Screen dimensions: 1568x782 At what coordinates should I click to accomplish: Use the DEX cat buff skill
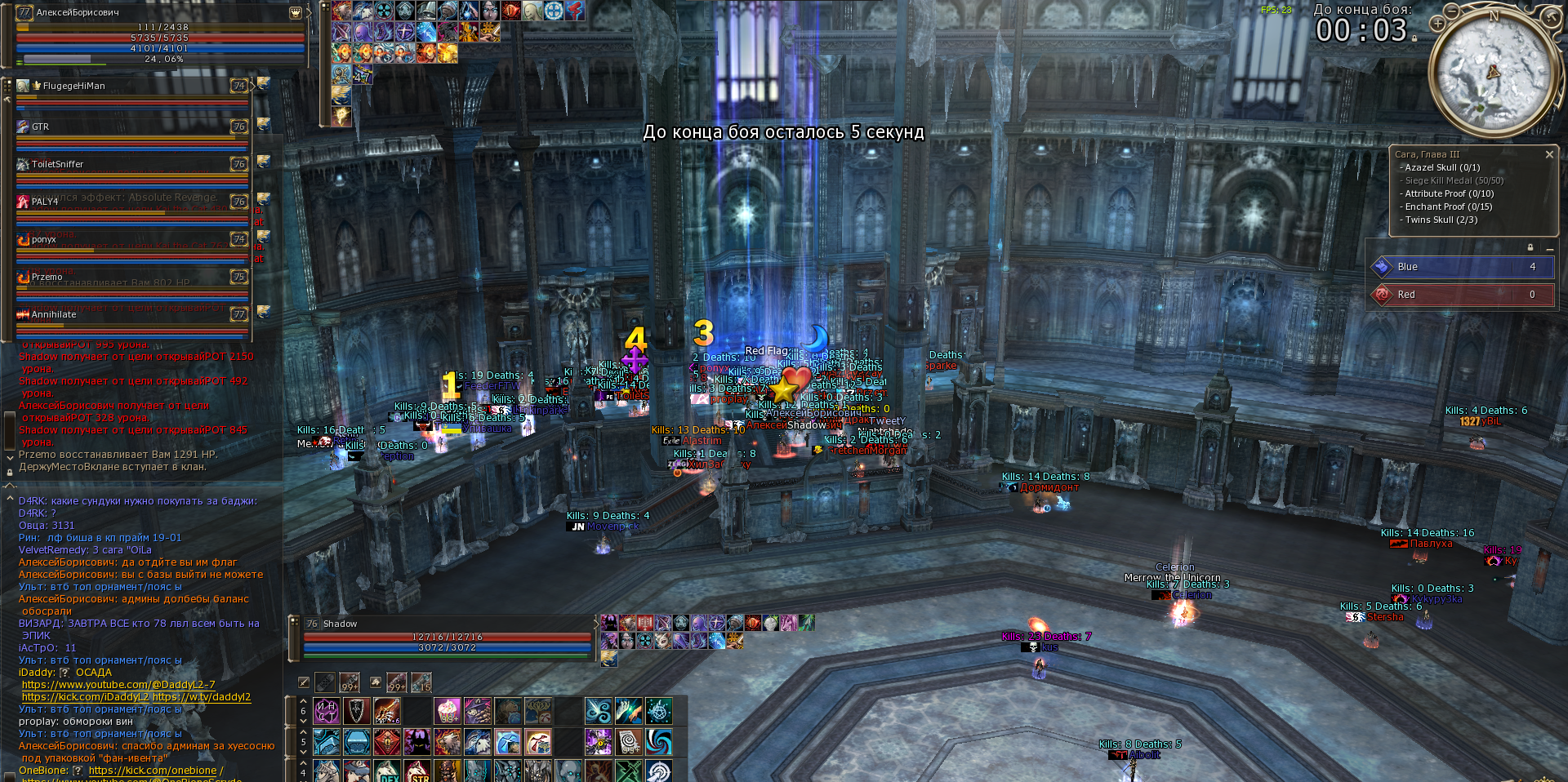click(388, 771)
